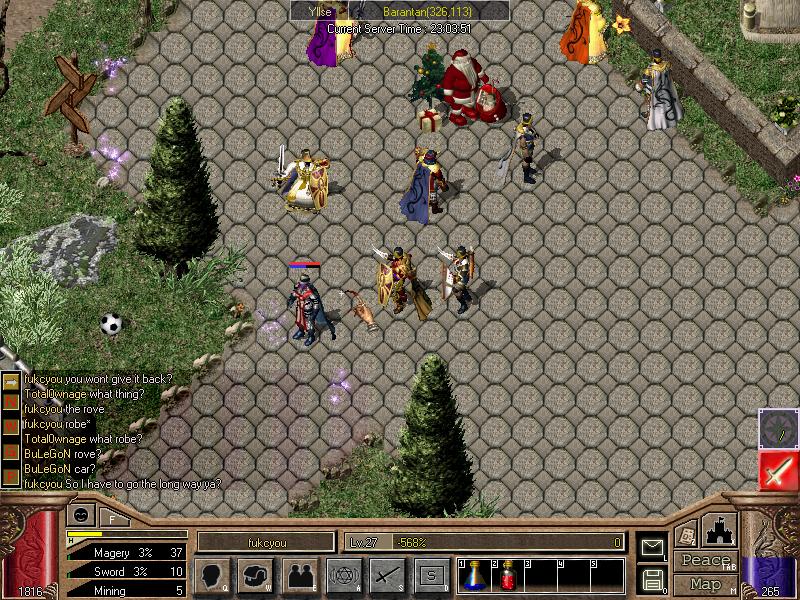Click the arrow chat filter button
Viewport: 800px width, 600px height.
point(10,380)
